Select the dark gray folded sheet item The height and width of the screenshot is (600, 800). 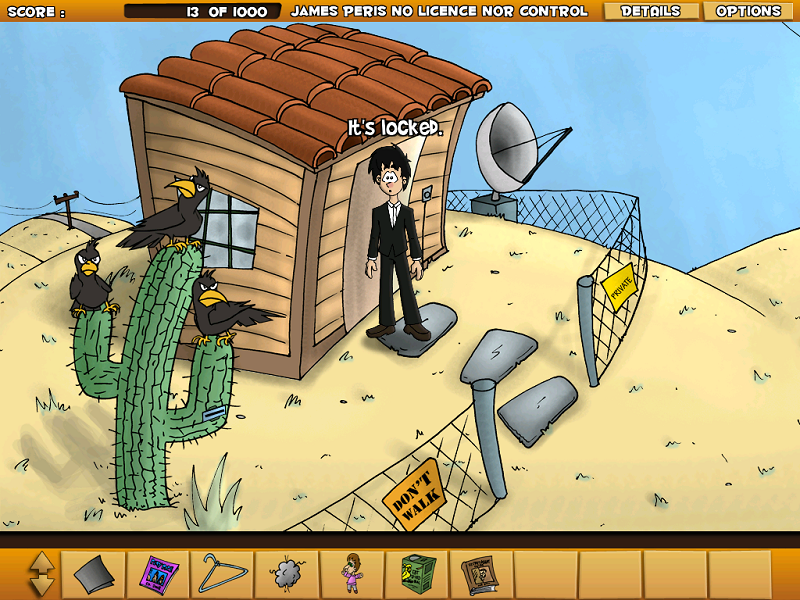(96, 575)
